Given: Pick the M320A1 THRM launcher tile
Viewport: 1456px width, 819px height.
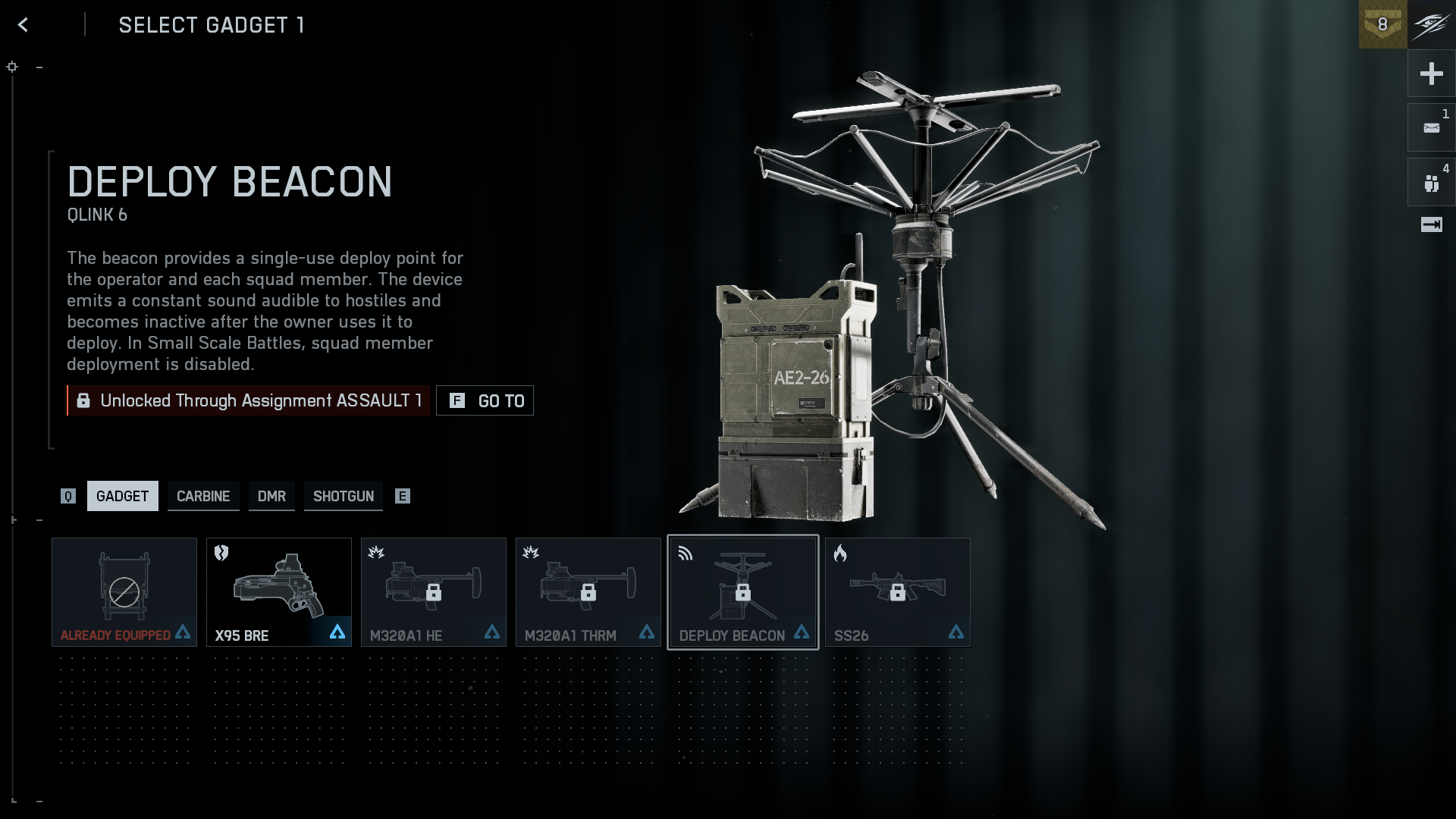Looking at the screenshot, I should pyautogui.click(x=588, y=592).
